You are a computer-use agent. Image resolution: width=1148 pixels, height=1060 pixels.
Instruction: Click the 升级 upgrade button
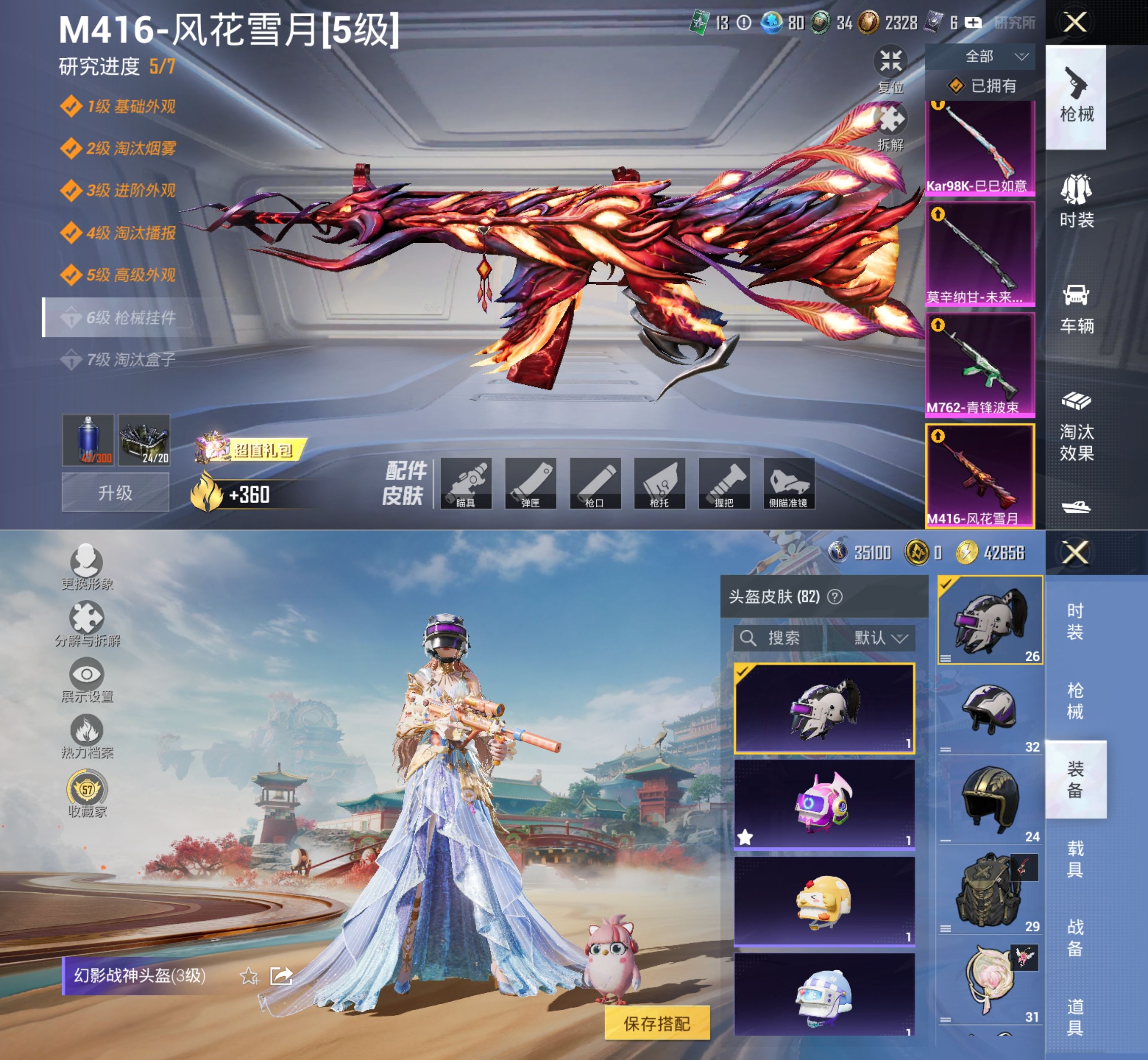115,492
